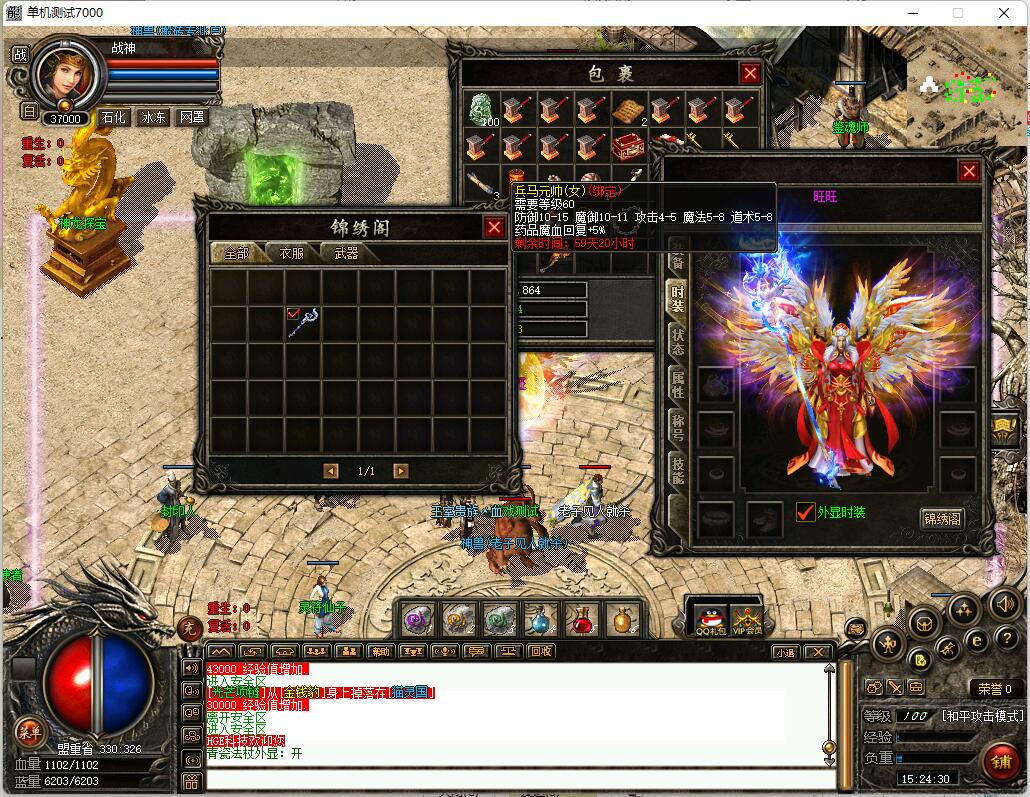Screen dimensions: 1030x797
Task: Open 锦绣阁 from the character panel button
Action: click(x=942, y=518)
